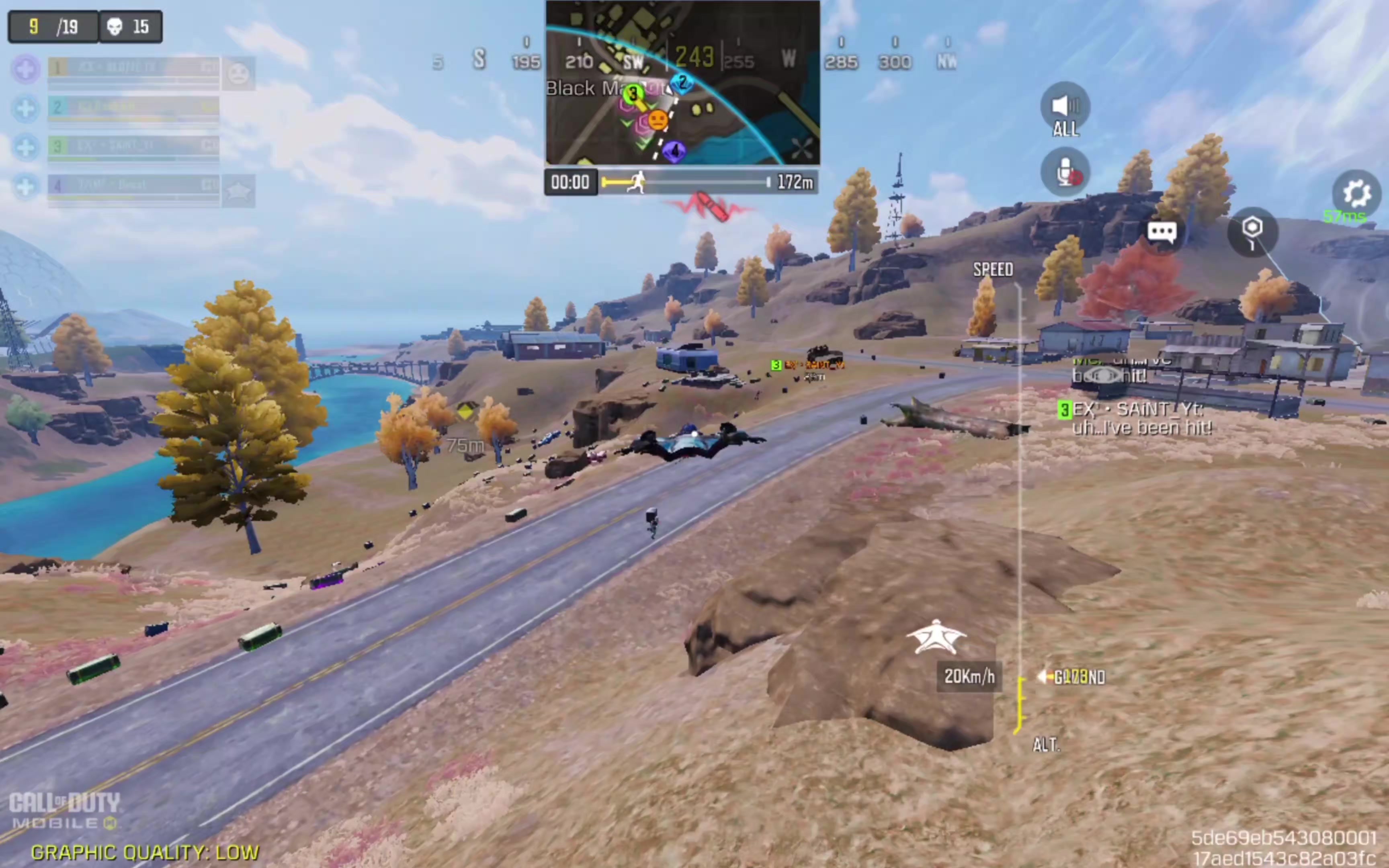Click the purple plus icon beside teammate 1
The width and height of the screenshot is (1389, 868).
click(26, 70)
